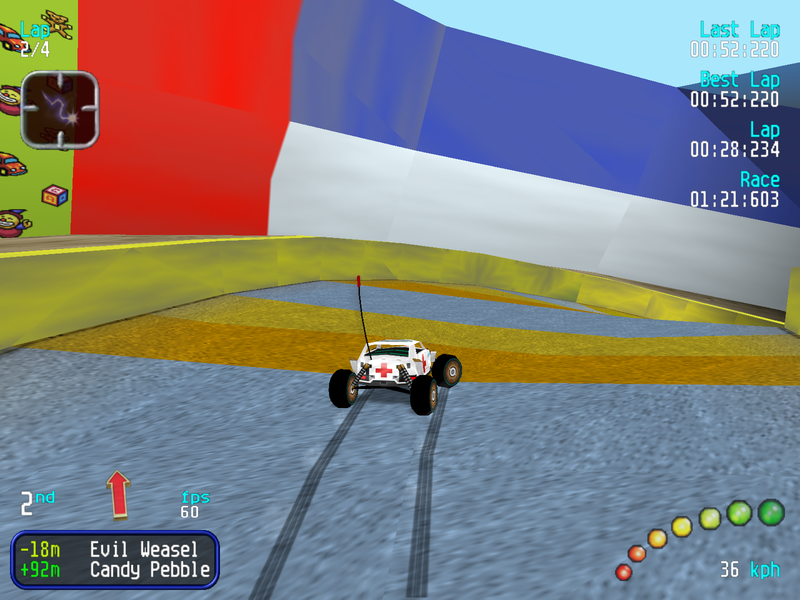Select the Evil Weasel opponent row
Viewport: 800px width, 600px height.
tap(115, 549)
